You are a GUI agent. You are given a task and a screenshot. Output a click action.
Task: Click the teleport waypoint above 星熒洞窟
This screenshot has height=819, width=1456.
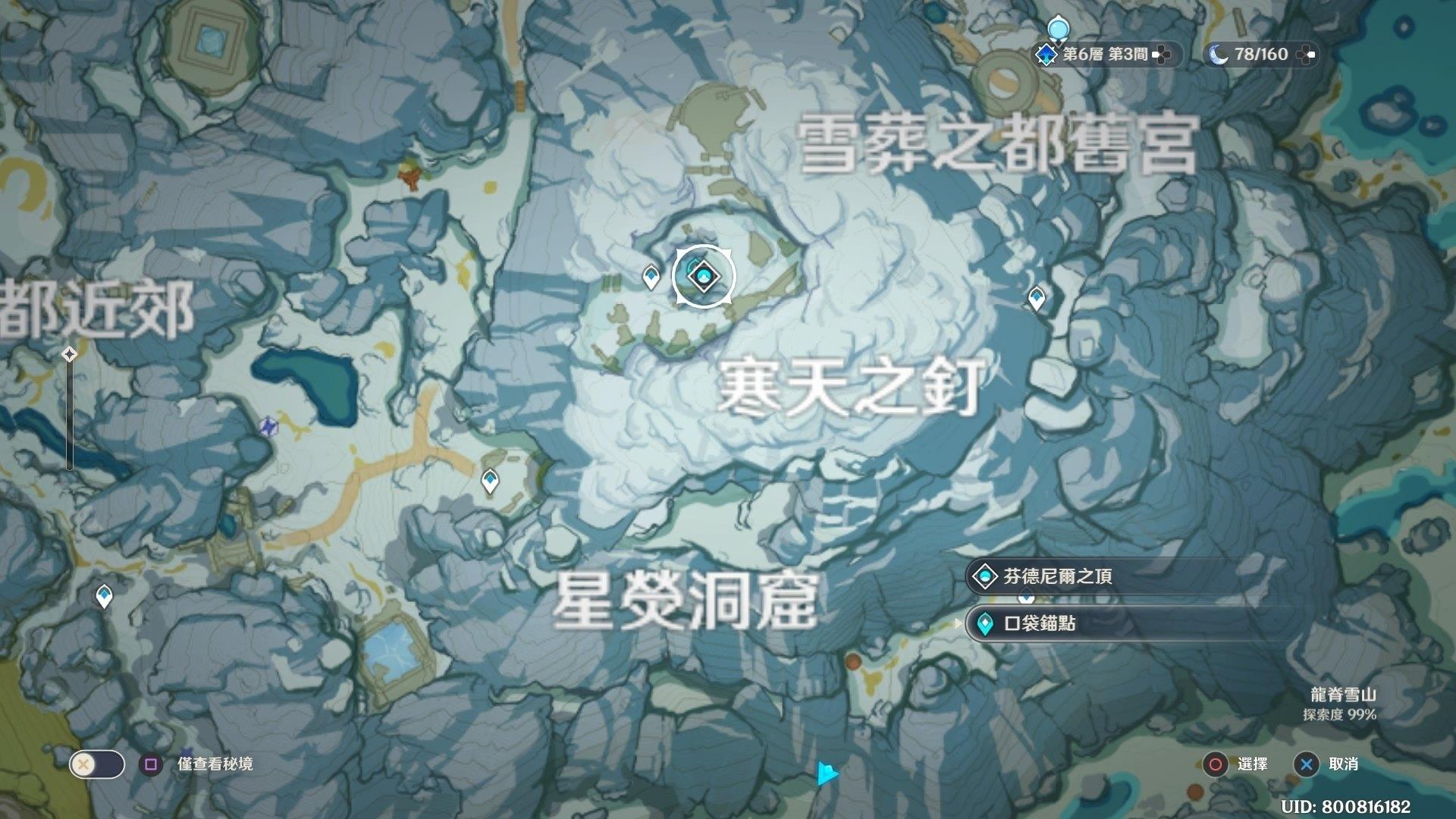[491, 480]
